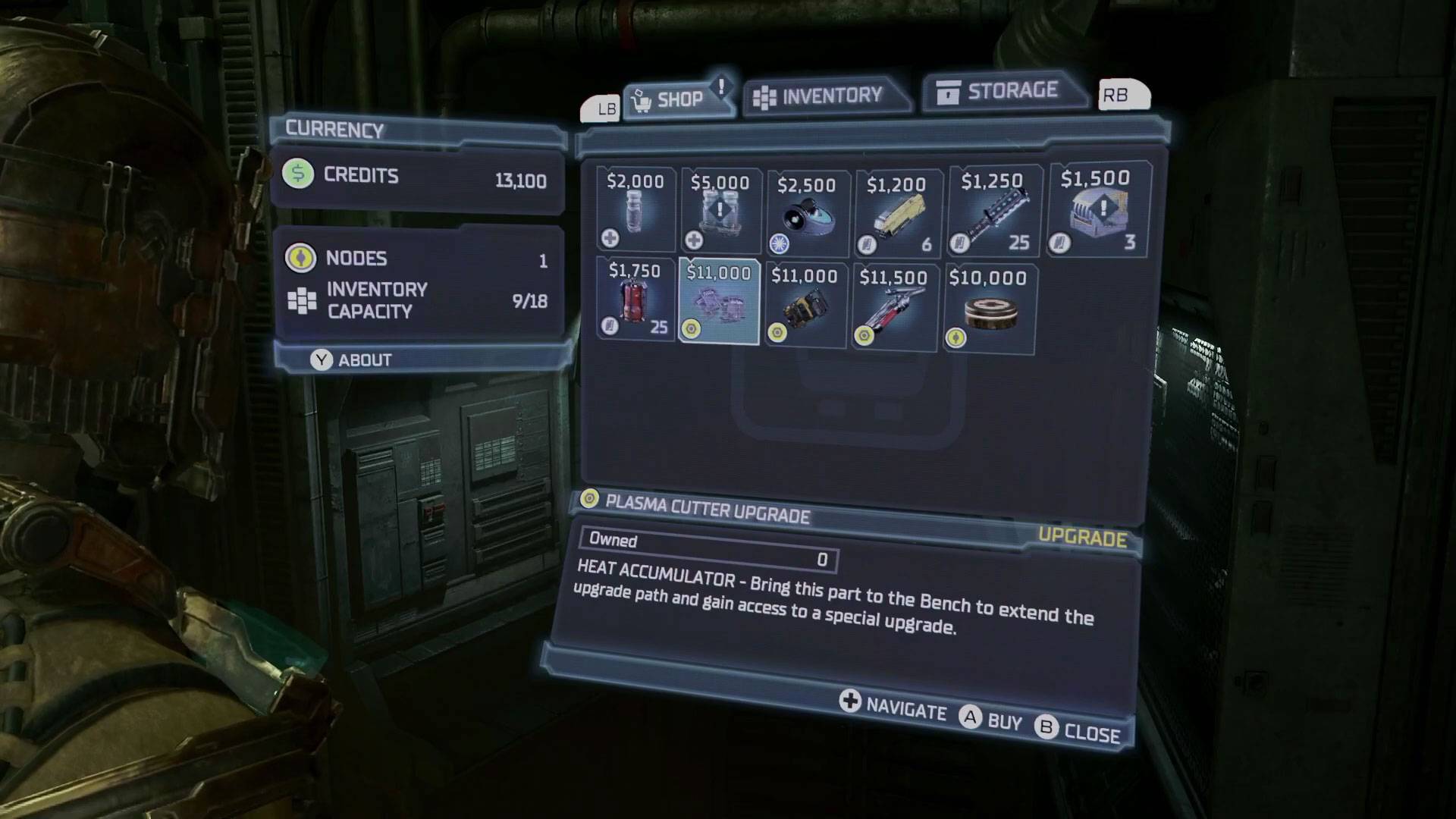The width and height of the screenshot is (1456, 819).
Task: Select the $2,500 stasis pack
Action: pos(807,214)
